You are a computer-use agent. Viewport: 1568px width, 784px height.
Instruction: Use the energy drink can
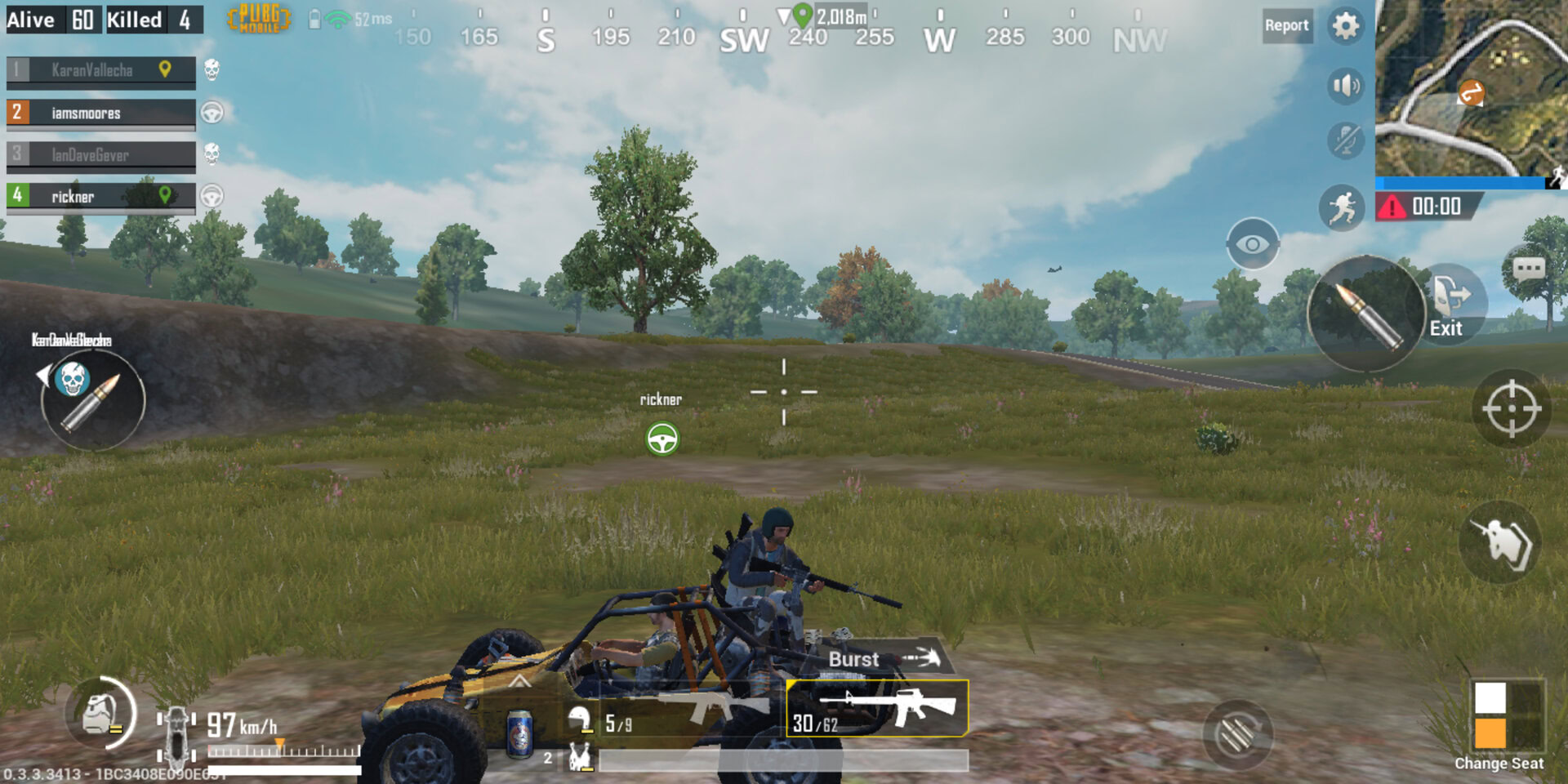click(x=519, y=733)
